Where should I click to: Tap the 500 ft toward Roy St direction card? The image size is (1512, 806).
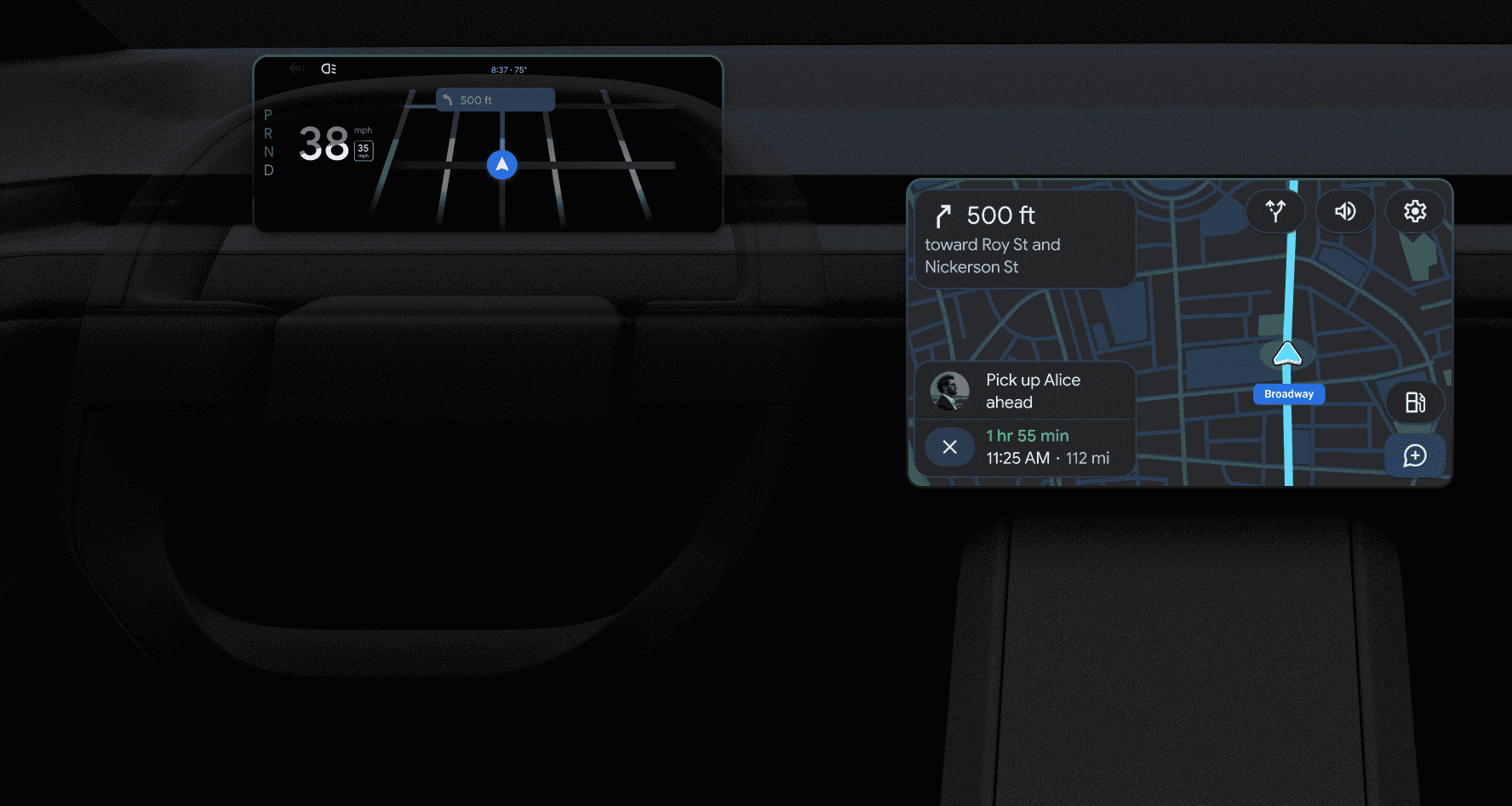point(1022,239)
